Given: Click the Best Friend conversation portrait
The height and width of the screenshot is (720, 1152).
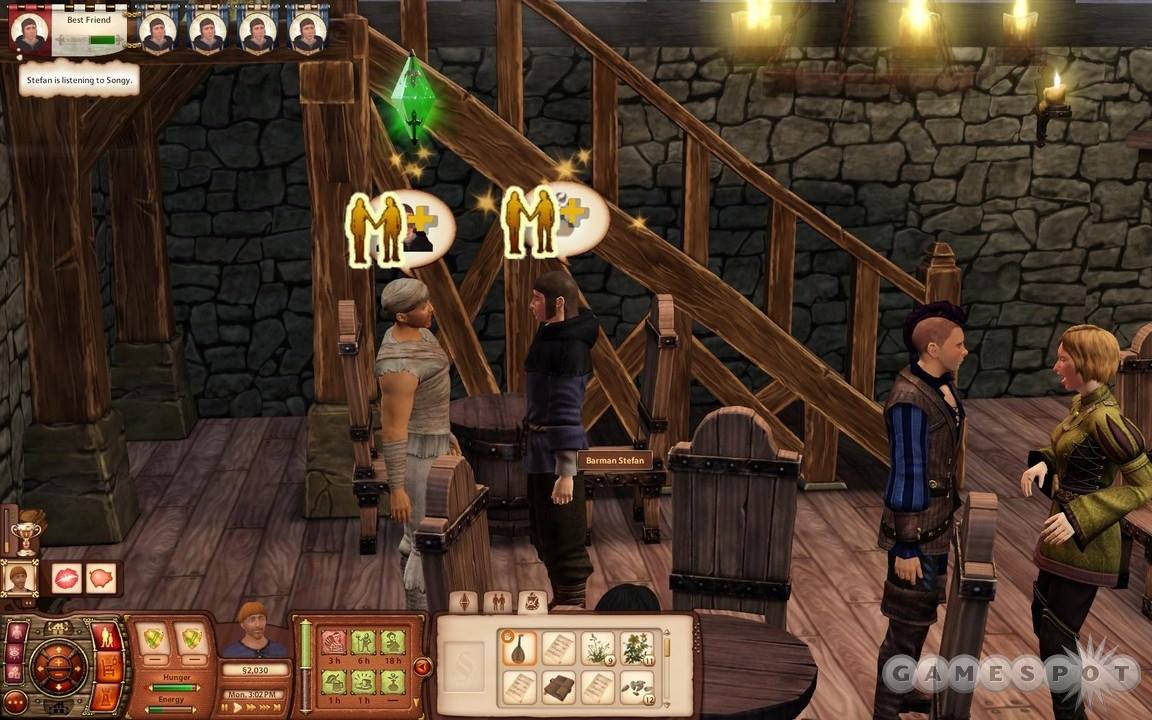Looking at the screenshot, I should [29, 31].
